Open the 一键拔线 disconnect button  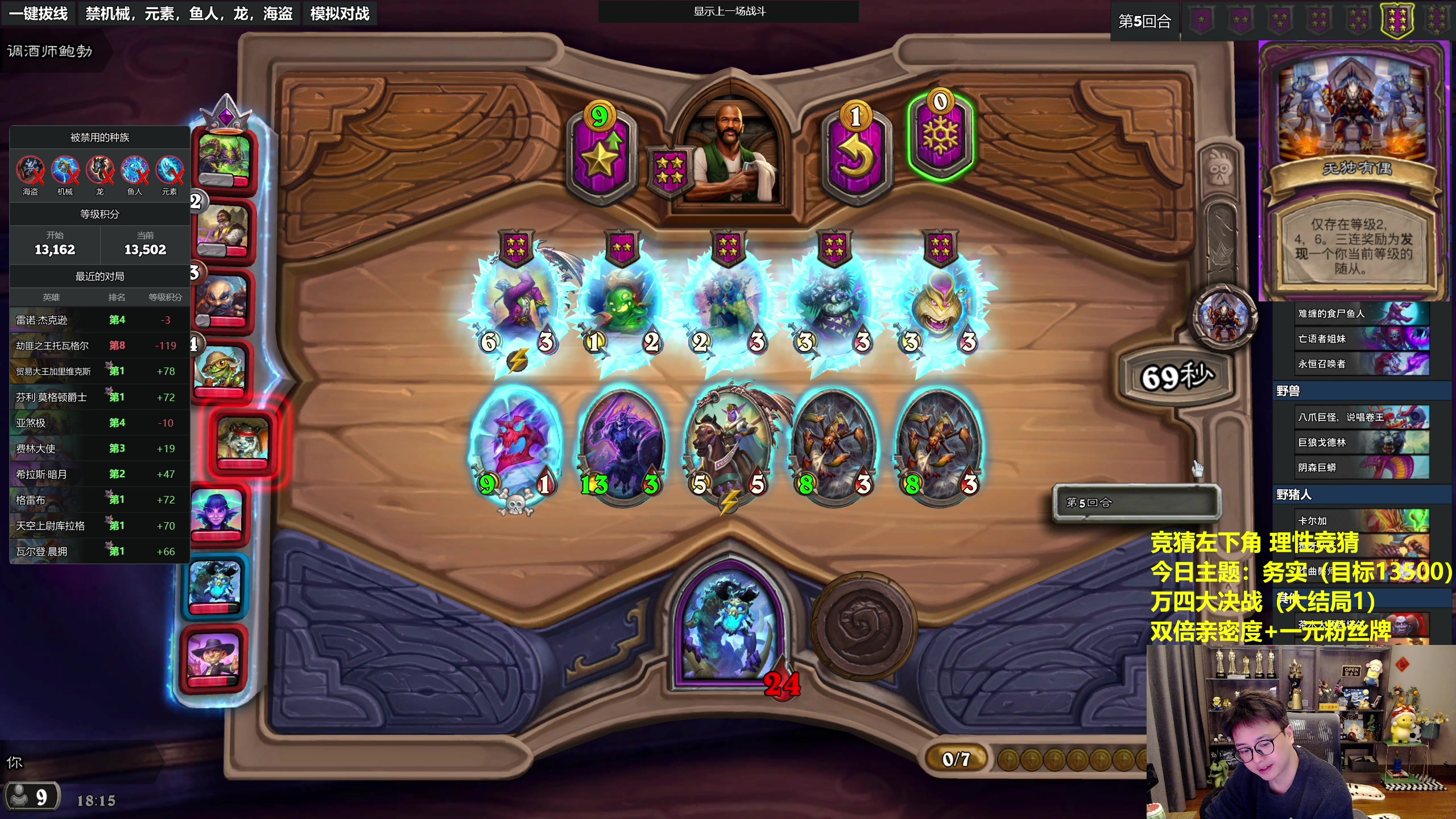[x=39, y=13]
